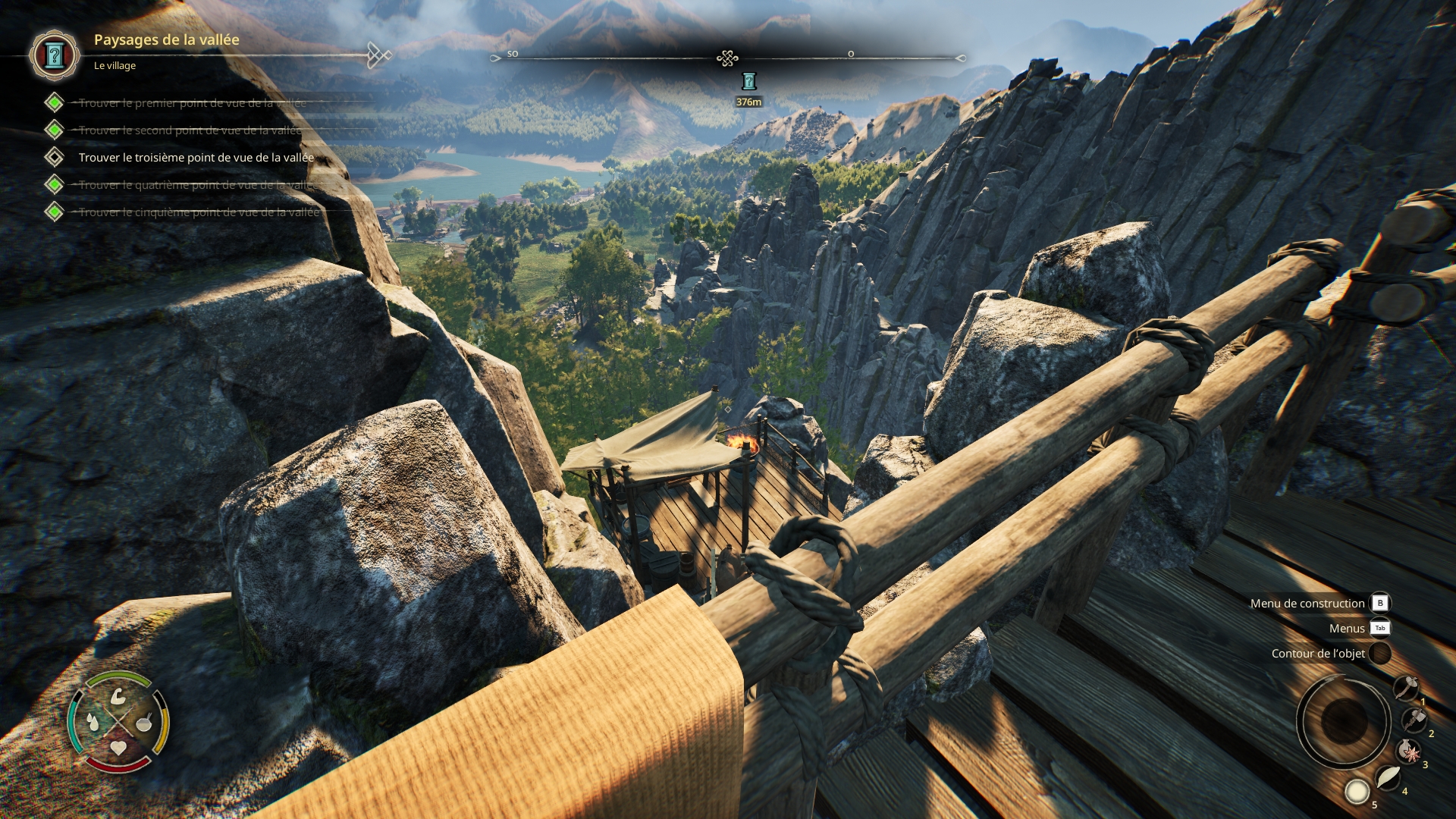Pick the round white item in slot 5
Screen dimensions: 1456x819
tap(1357, 792)
